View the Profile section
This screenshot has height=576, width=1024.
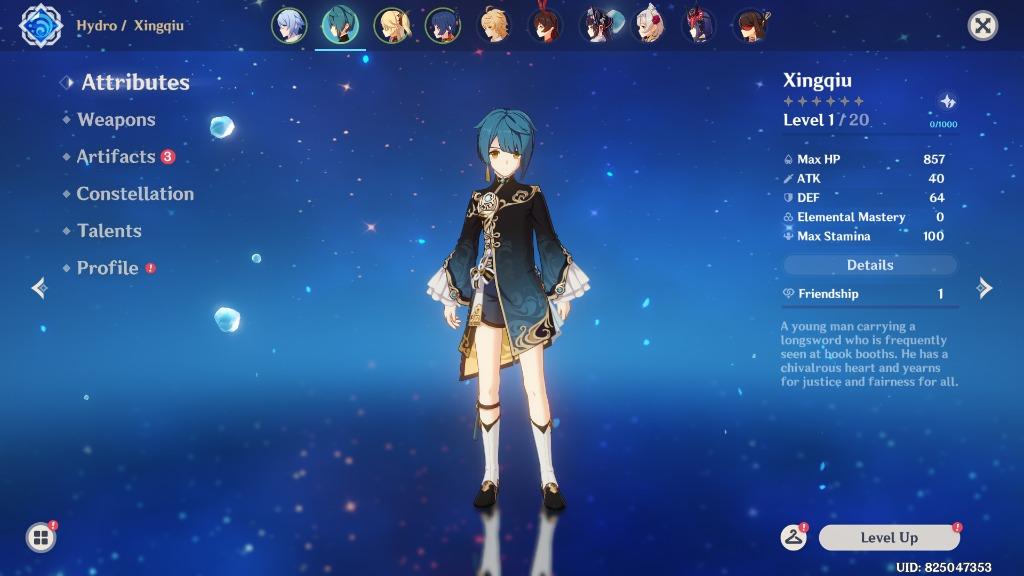[107, 268]
